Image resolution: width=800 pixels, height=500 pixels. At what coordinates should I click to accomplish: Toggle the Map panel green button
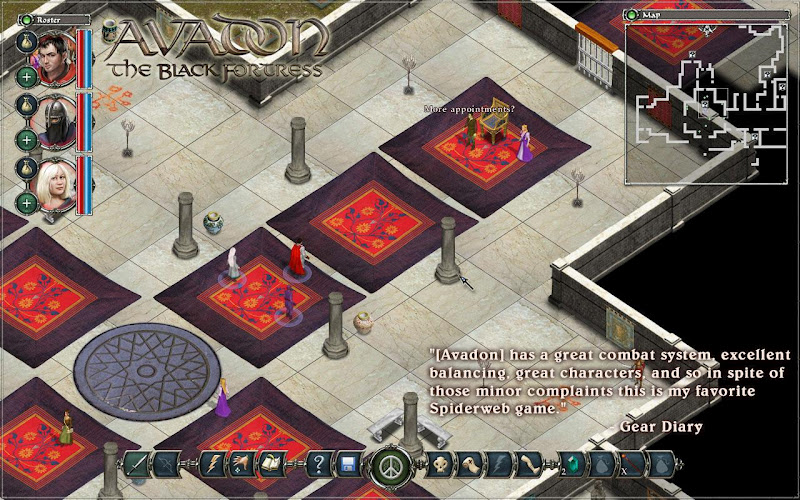point(630,15)
